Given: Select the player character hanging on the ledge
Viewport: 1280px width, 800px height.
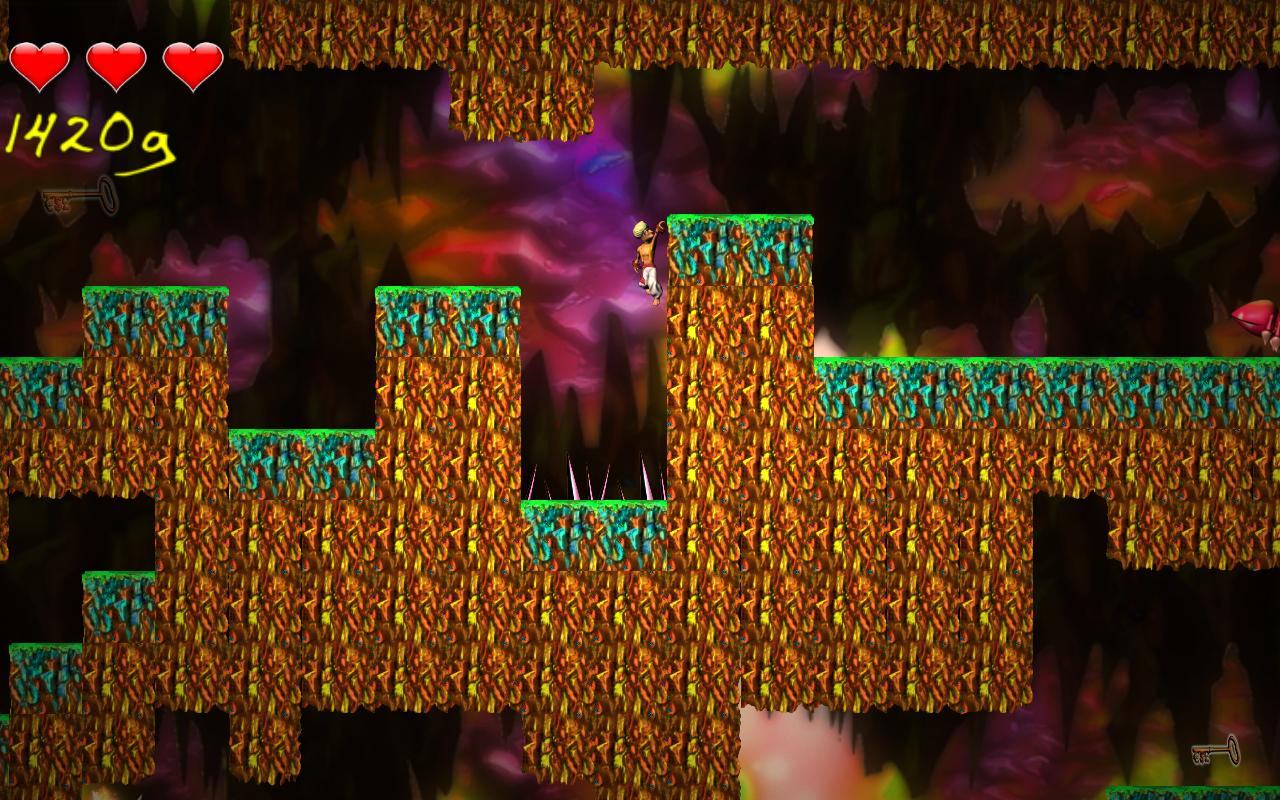Looking at the screenshot, I should click(647, 260).
